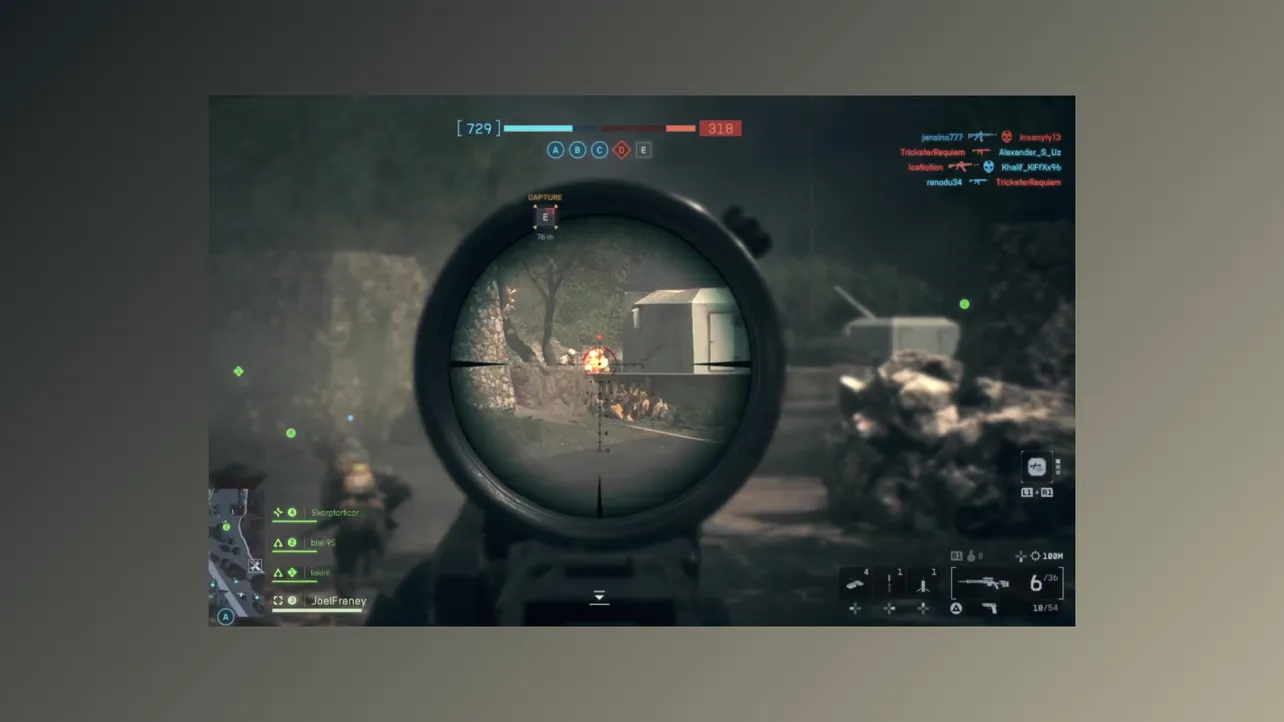Switch to the pistol sidearm icon
The image size is (1284, 722).
(990, 608)
